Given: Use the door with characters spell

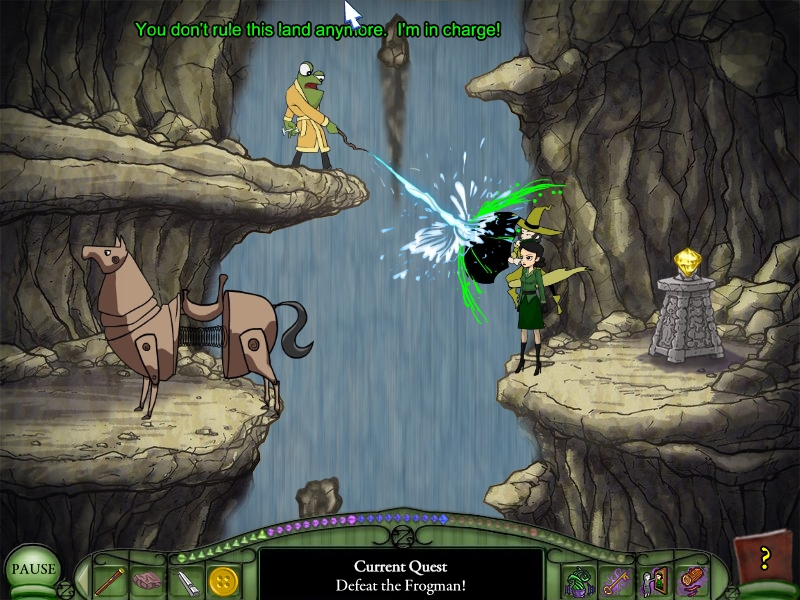Looking at the screenshot, I should [651, 579].
